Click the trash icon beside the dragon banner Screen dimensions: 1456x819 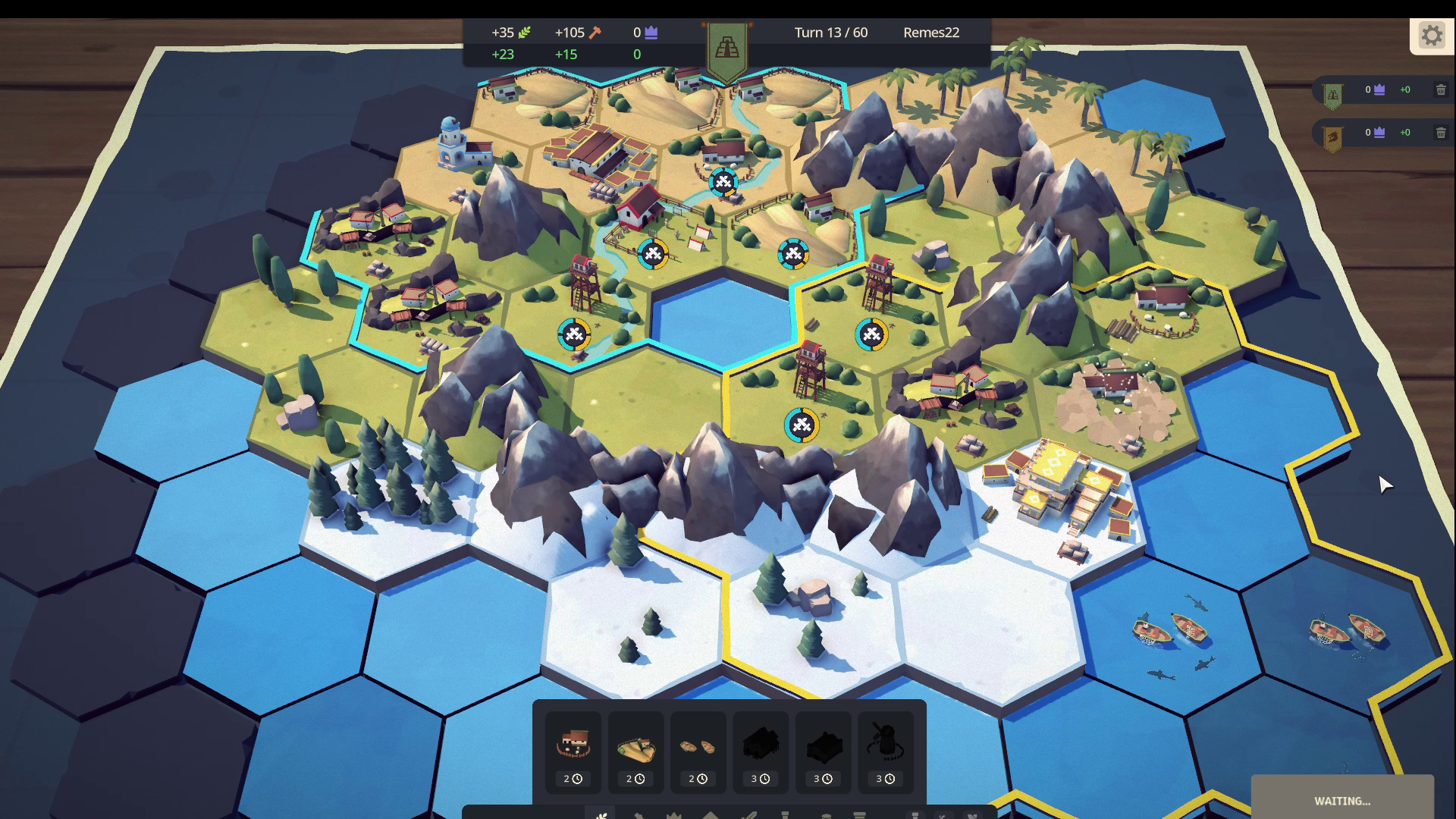point(1441,133)
